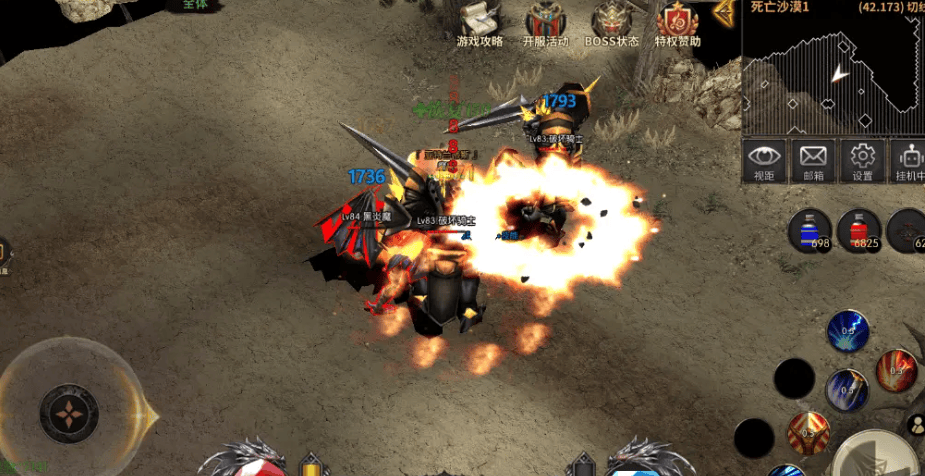Activate the red flame slash skill
This screenshot has height=476, width=925.
[896, 369]
